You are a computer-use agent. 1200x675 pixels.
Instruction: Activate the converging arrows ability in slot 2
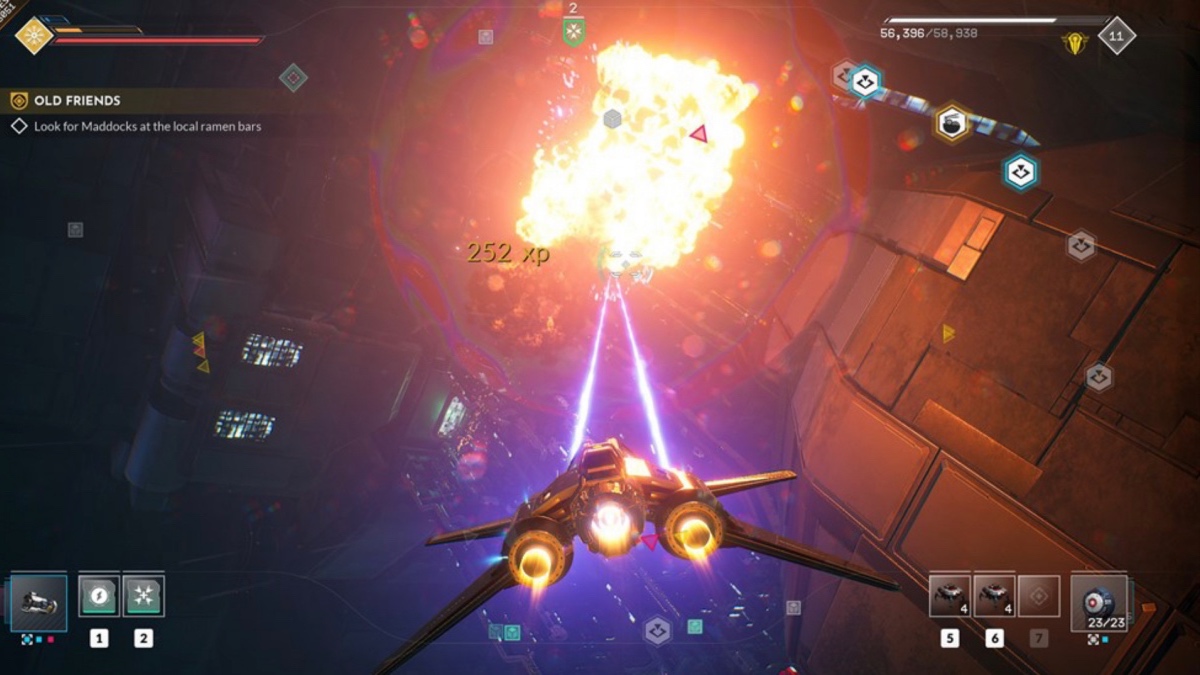pyautogui.click(x=144, y=596)
